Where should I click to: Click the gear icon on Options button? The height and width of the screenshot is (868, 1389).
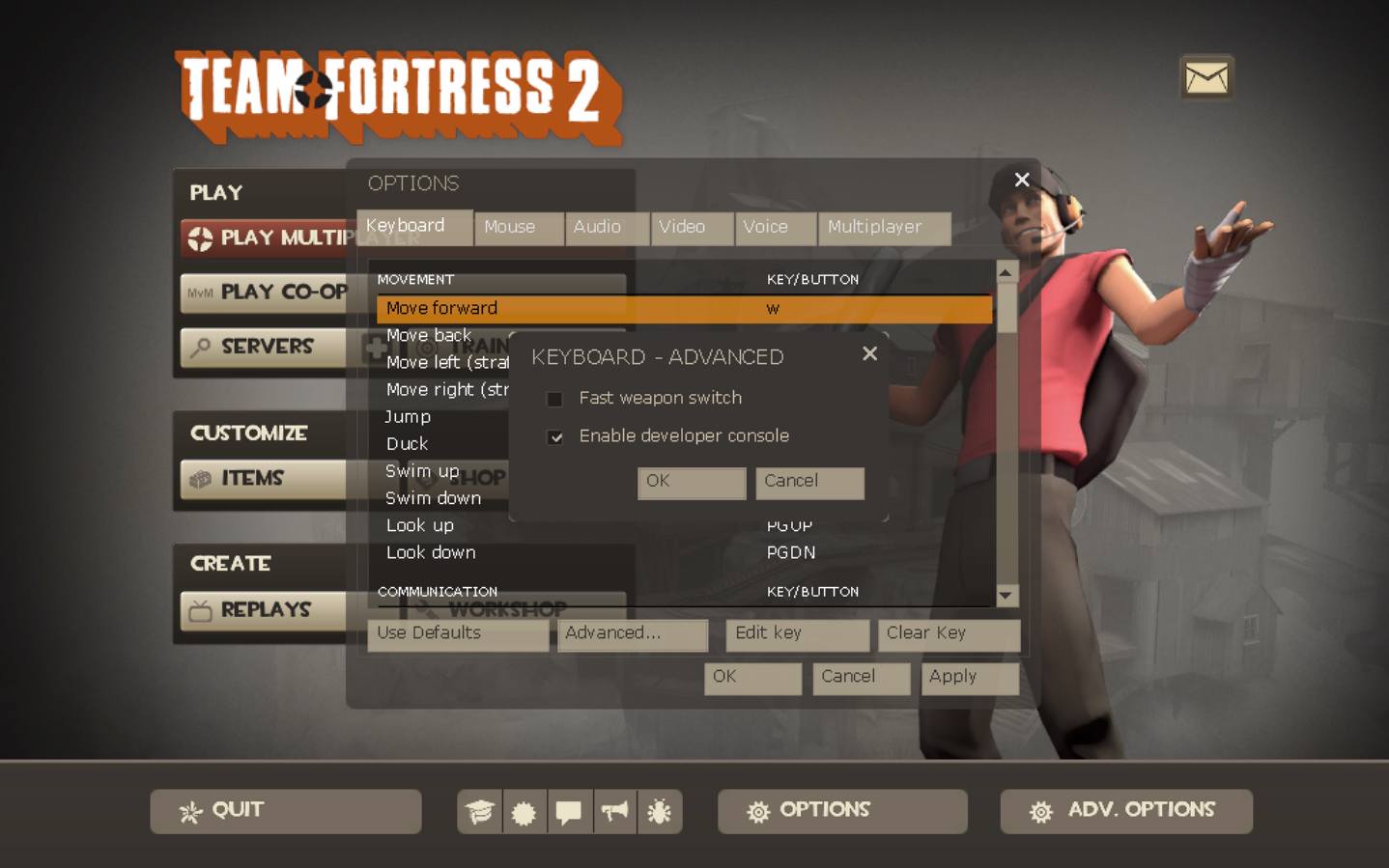click(760, 810)
